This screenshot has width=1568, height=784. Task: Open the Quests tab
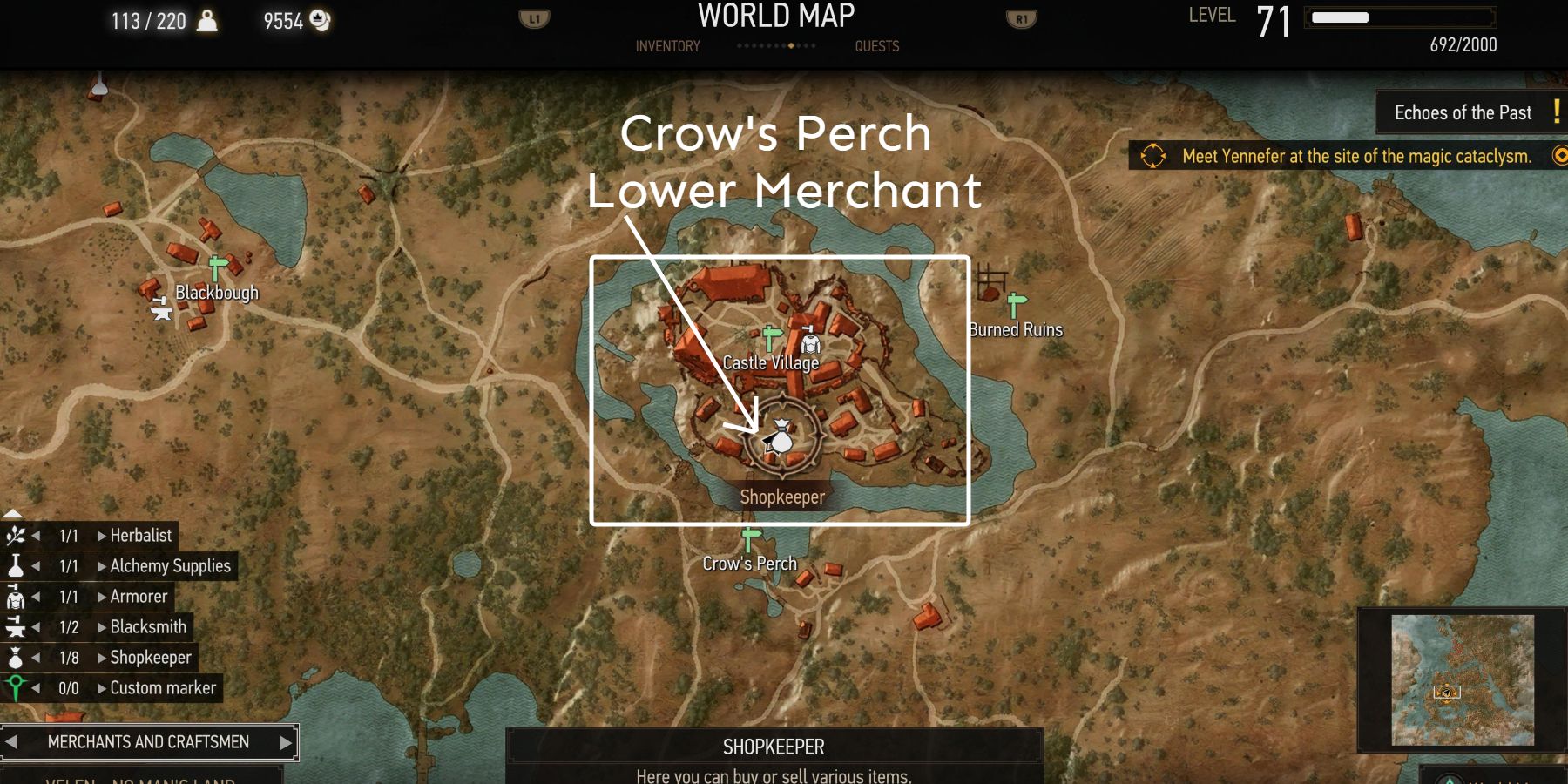(877, 46)
